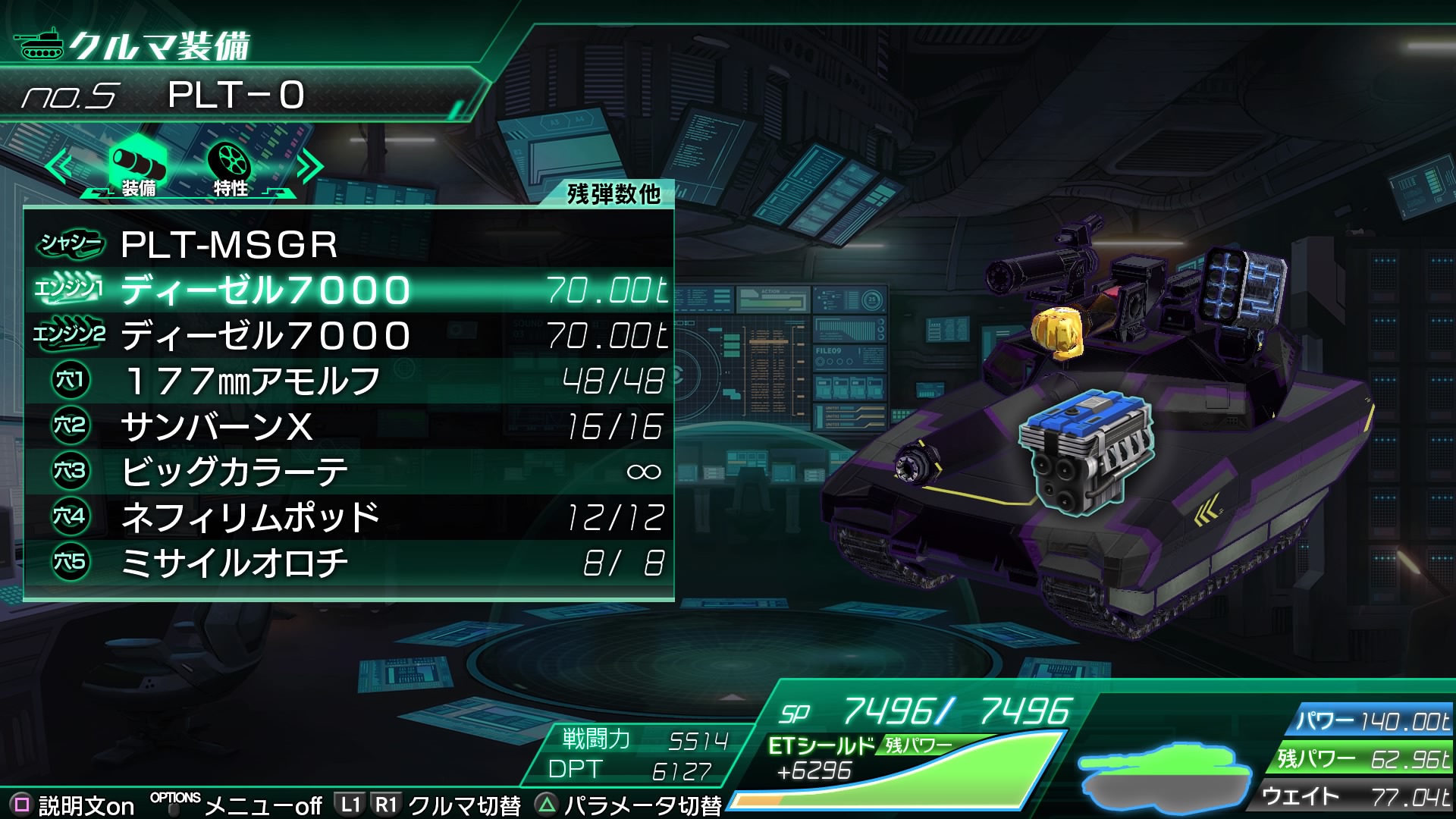Image resolution: width=1456 pixels, height=819 pixels.
Task: Select the Engine 1 ディーゼル7000 row
Action: (349, 290)
